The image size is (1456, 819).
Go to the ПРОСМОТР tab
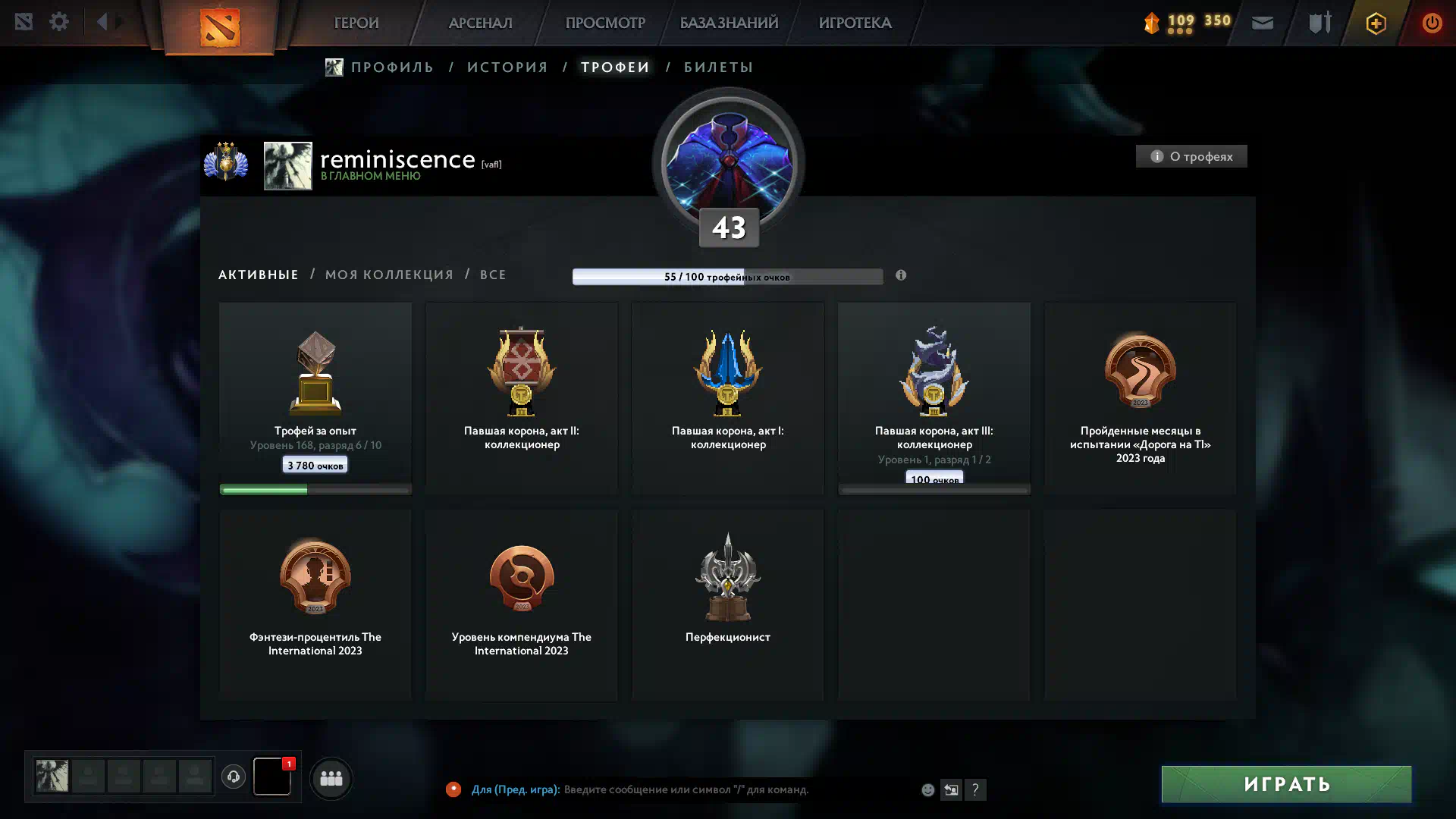pos(604,23)
